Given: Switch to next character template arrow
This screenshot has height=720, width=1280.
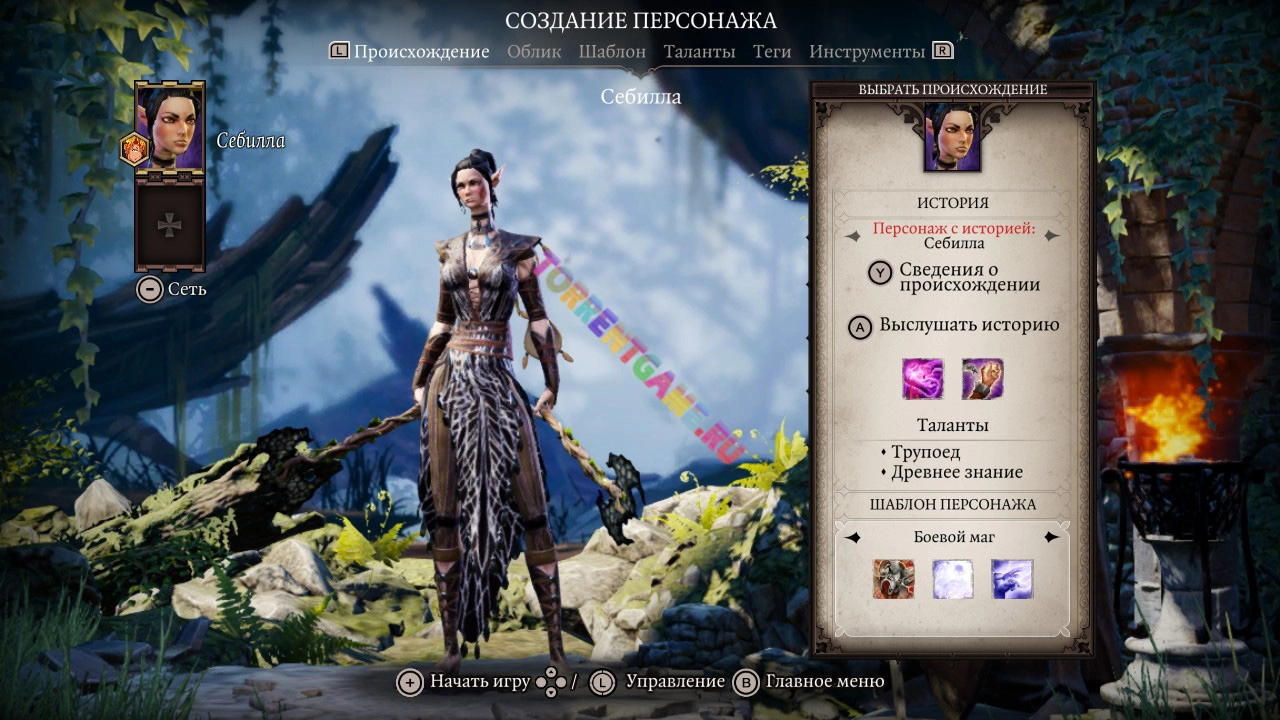Looking at the screenshot, I should tap(1051, 538).
